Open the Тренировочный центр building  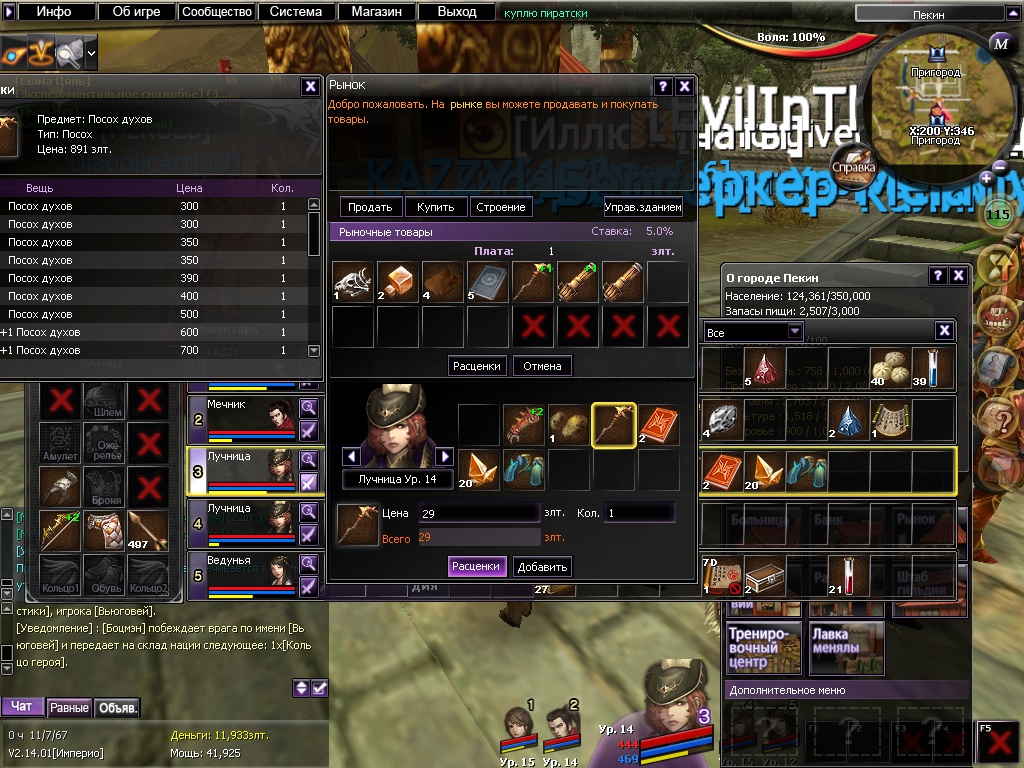tap(764, 647)
